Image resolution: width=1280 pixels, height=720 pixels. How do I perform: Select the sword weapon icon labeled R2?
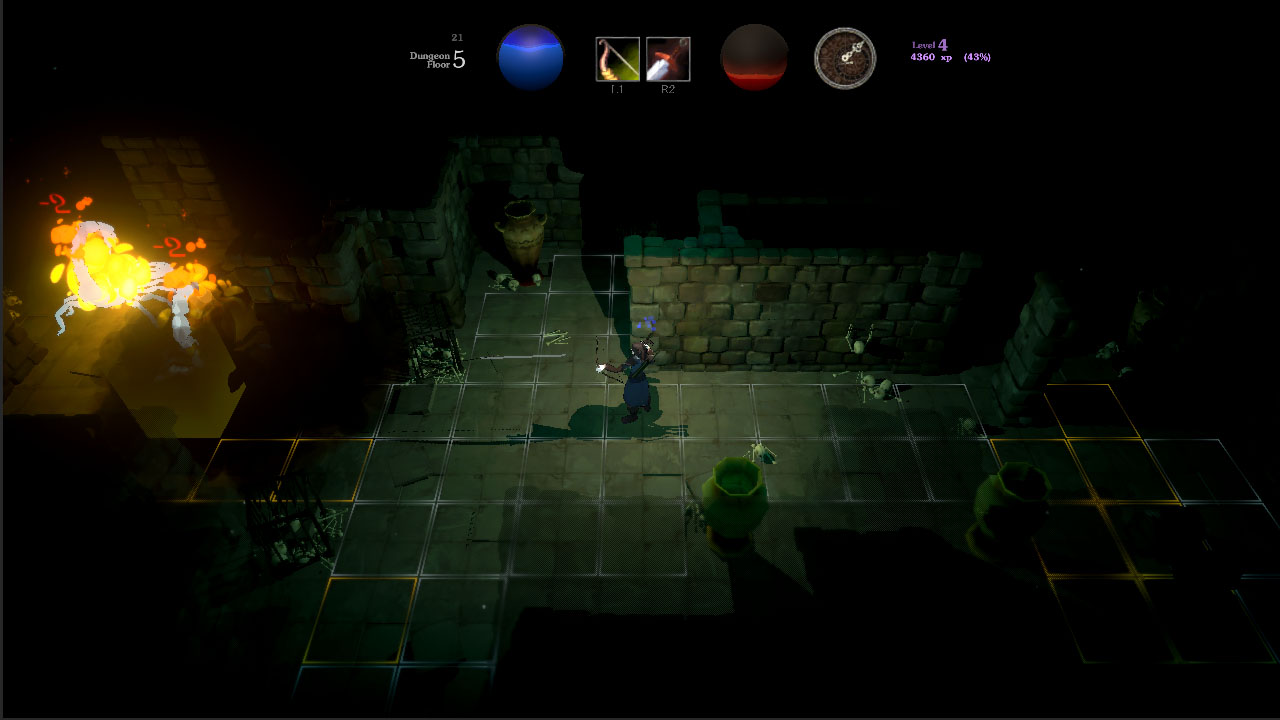click(x=666, y=59)
